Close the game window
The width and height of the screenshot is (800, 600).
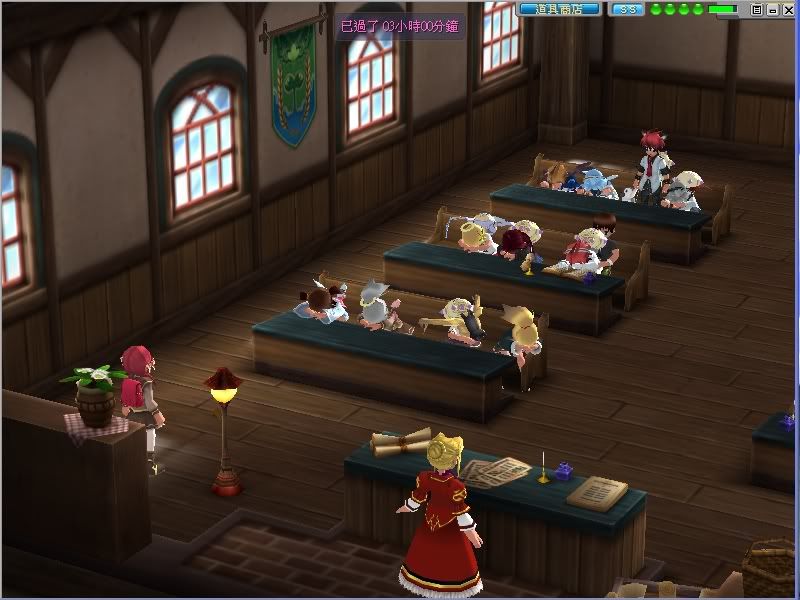[x=786, y=9]
